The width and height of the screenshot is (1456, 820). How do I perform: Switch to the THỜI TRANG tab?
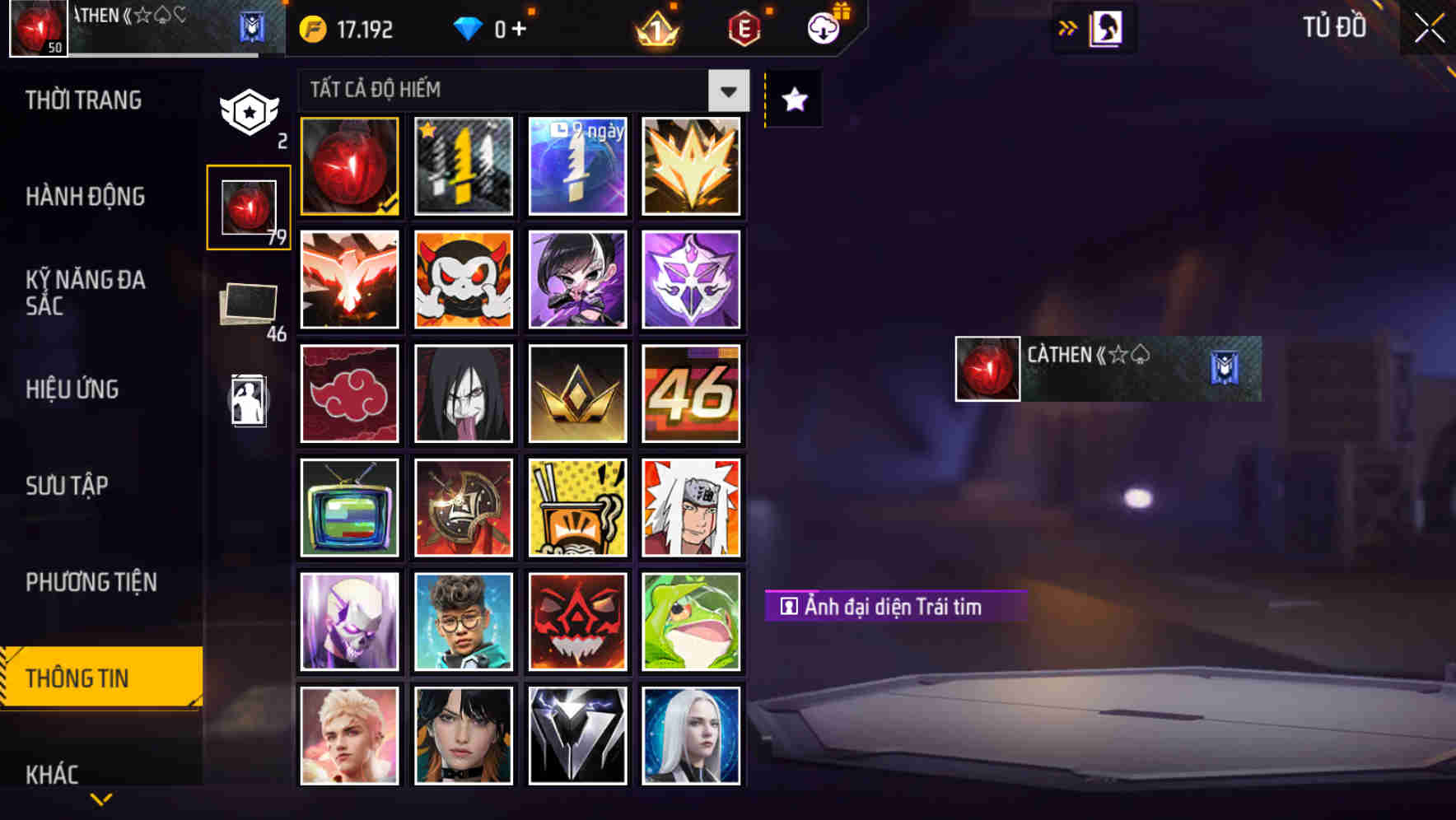(x=82, y=100)
